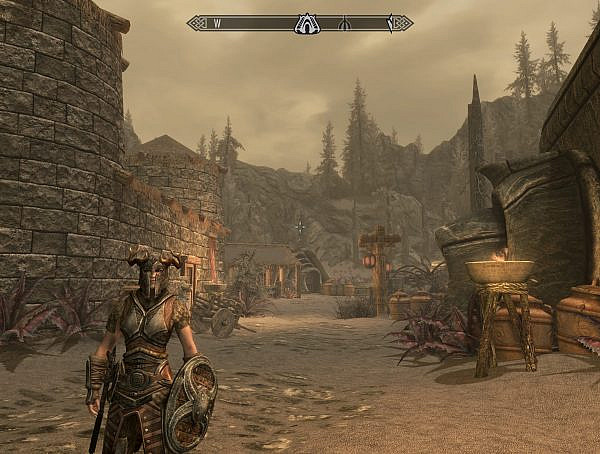
Task: Click the W heading on the compass bar
Action: pyautogui.click(x=217, y=23)
